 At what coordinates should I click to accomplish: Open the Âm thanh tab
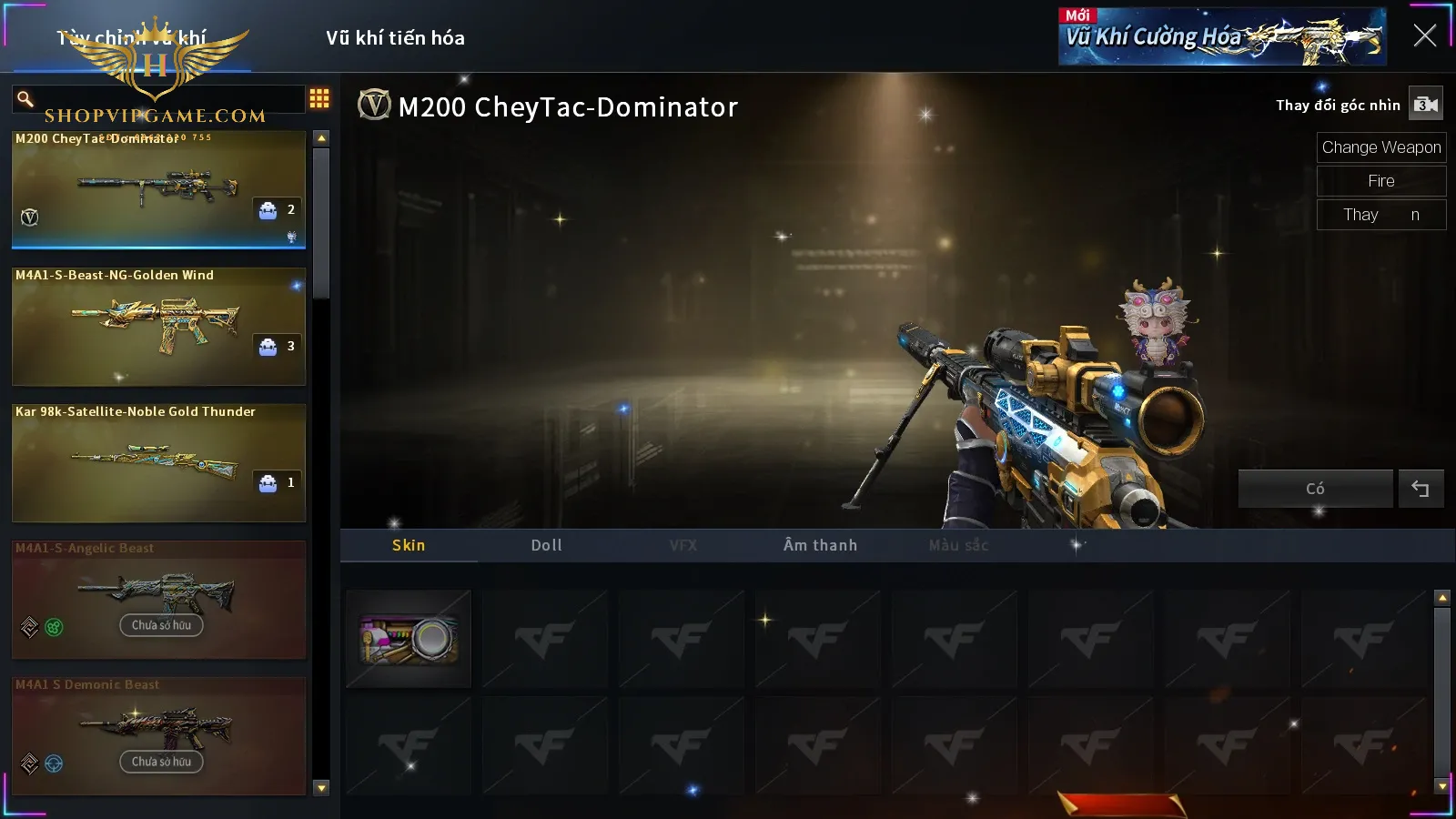pos(820,545)
